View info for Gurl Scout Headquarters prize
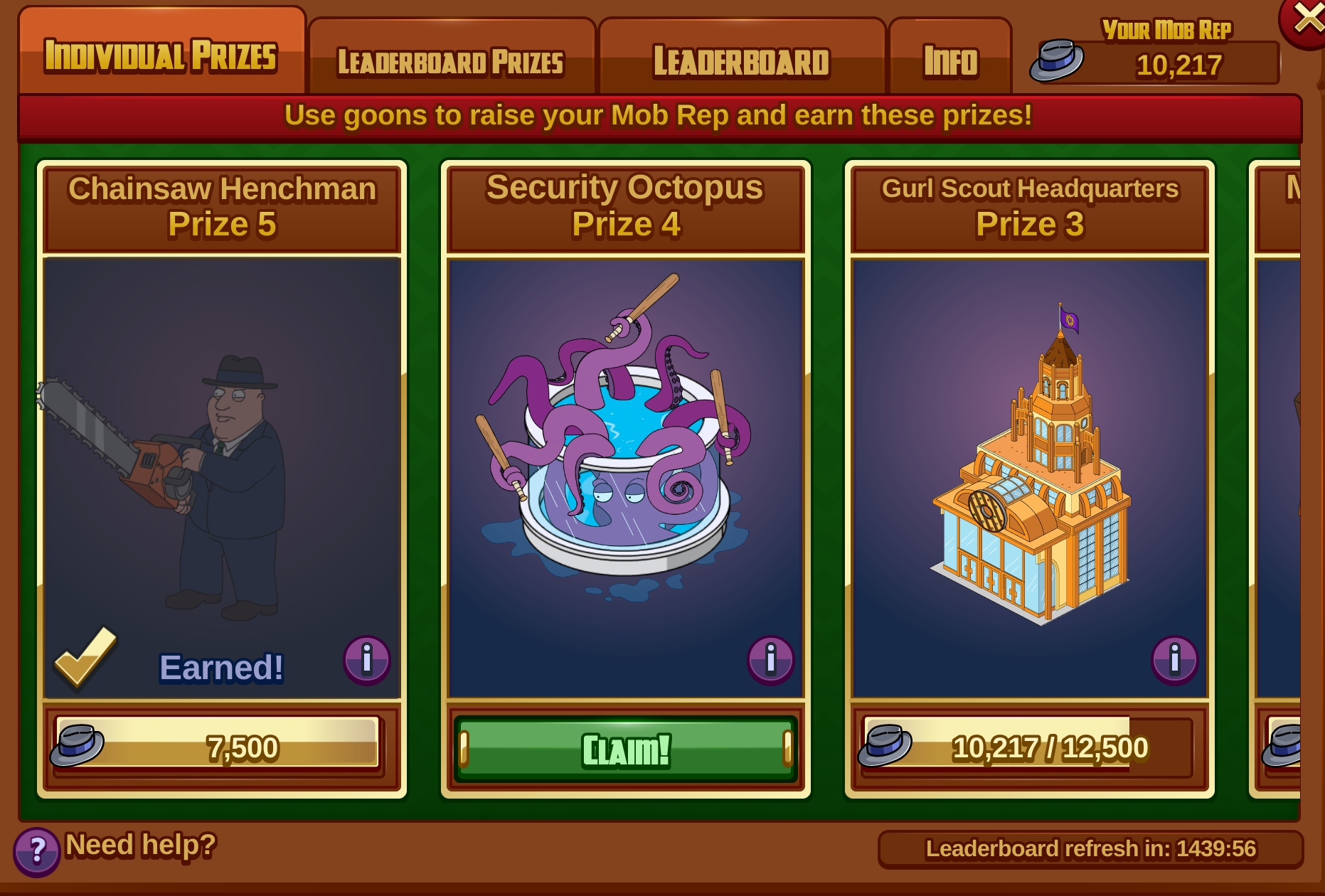Image resolution: width=1325 pixels, height=896 pixels. click(x=1175, y=659)
